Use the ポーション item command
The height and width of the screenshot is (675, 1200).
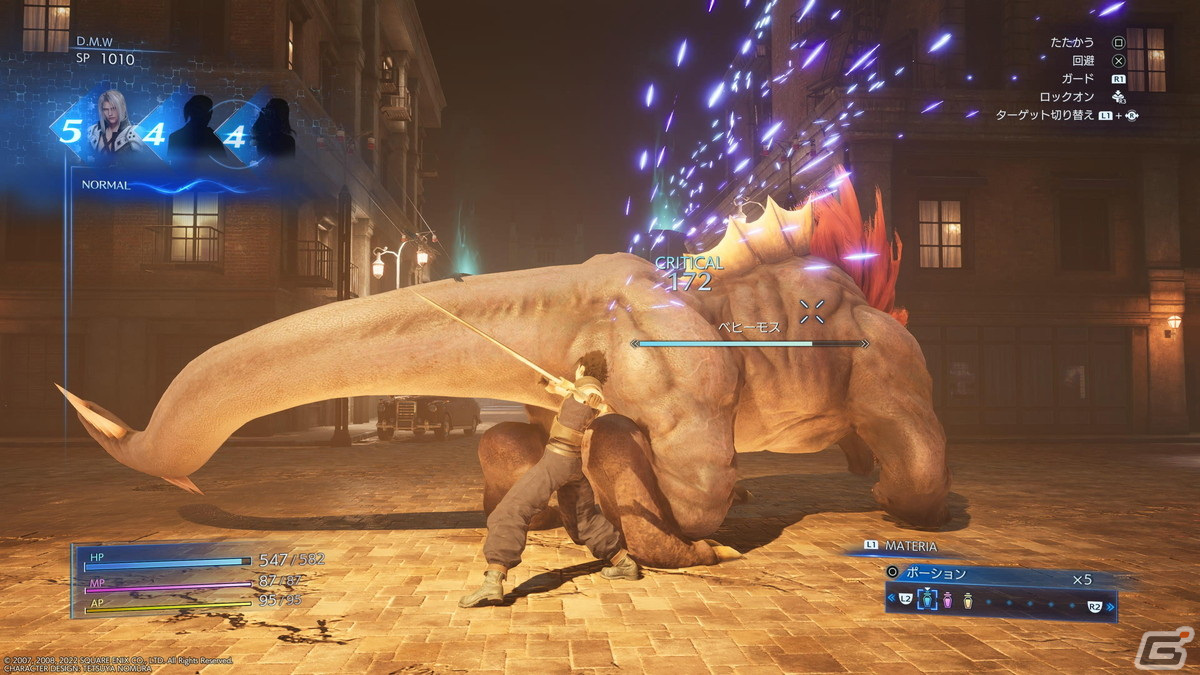coord(936,574)
